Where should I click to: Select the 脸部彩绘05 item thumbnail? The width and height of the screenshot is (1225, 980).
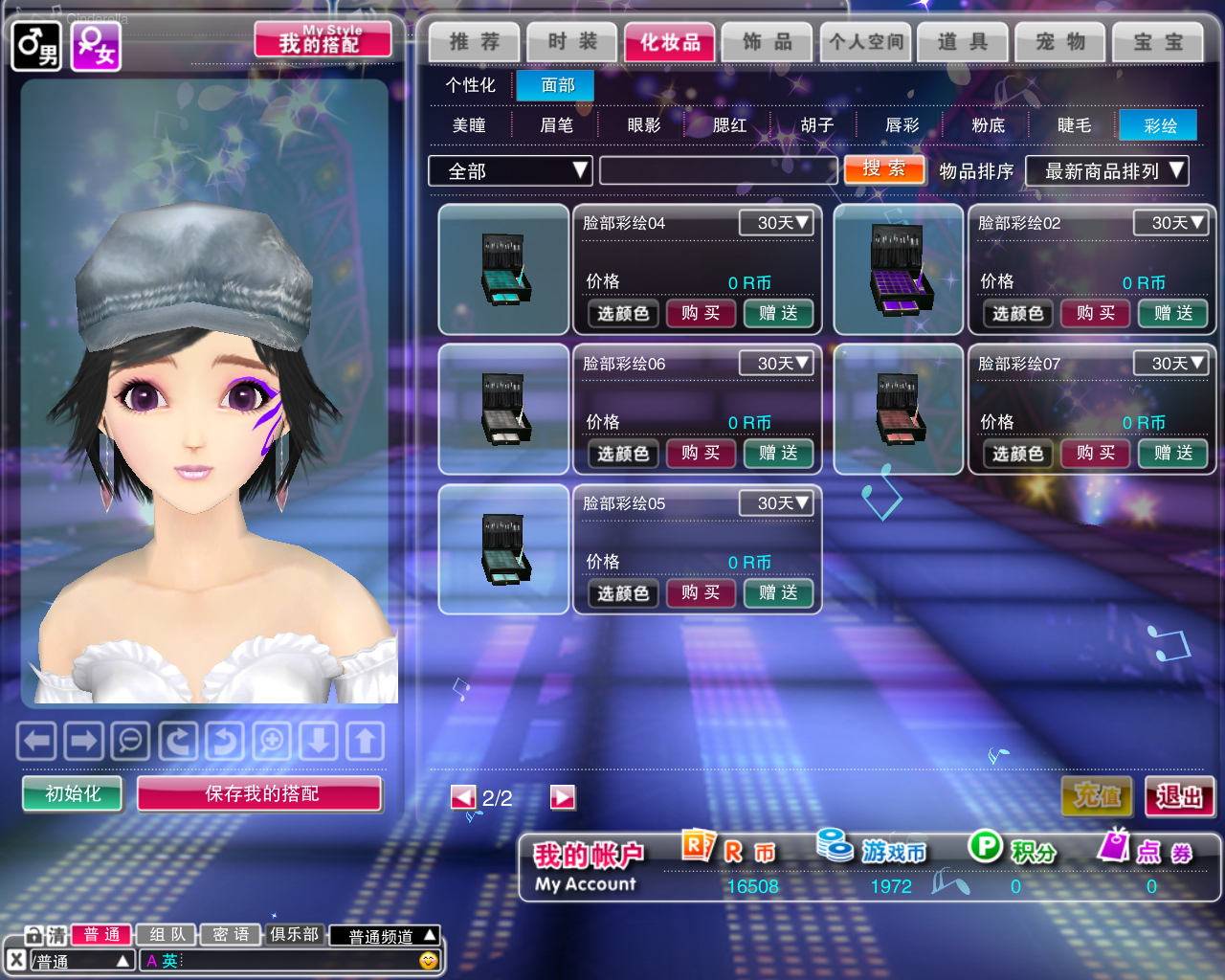503,549
